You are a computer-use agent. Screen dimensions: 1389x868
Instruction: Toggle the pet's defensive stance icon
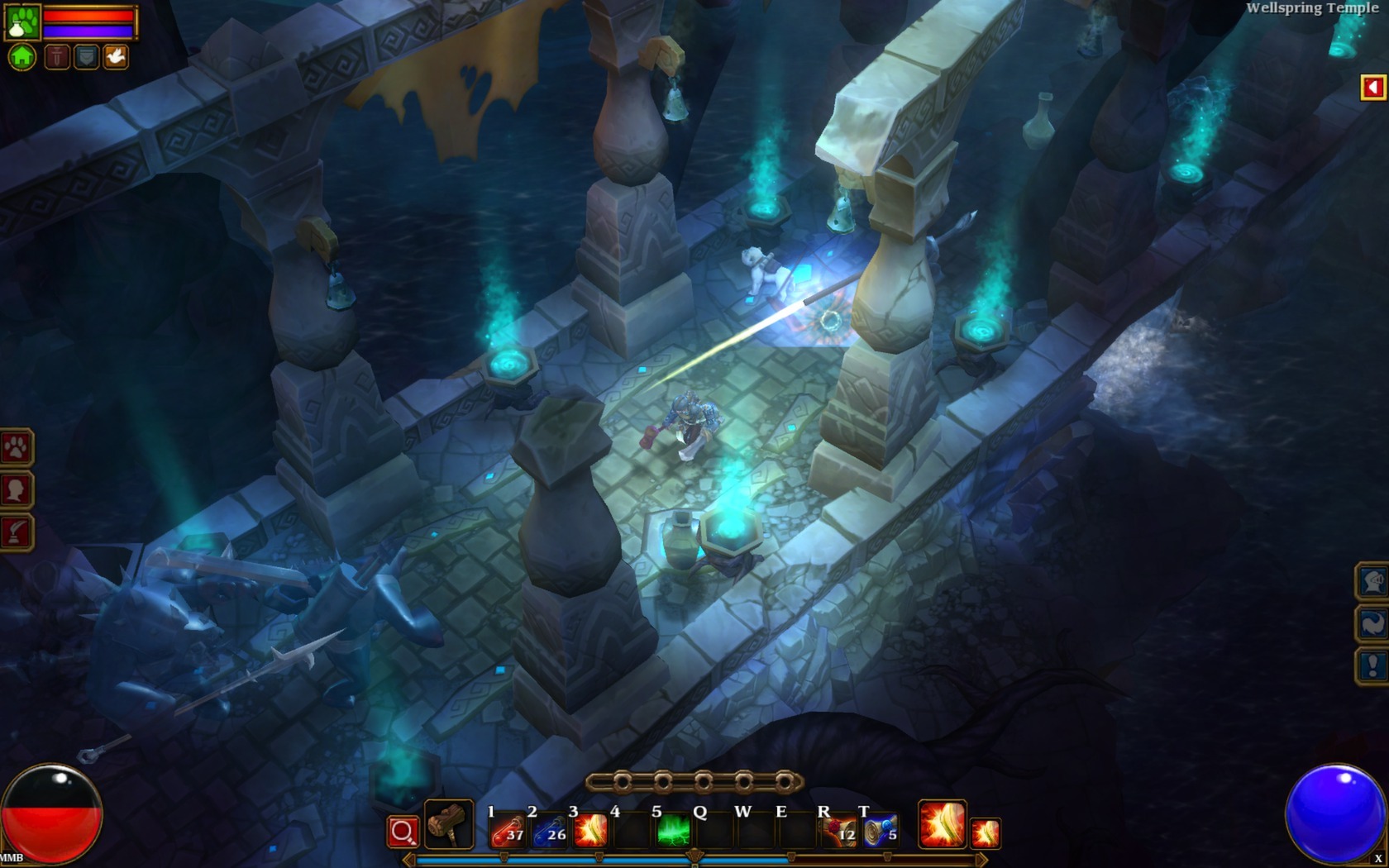(86, 55)
